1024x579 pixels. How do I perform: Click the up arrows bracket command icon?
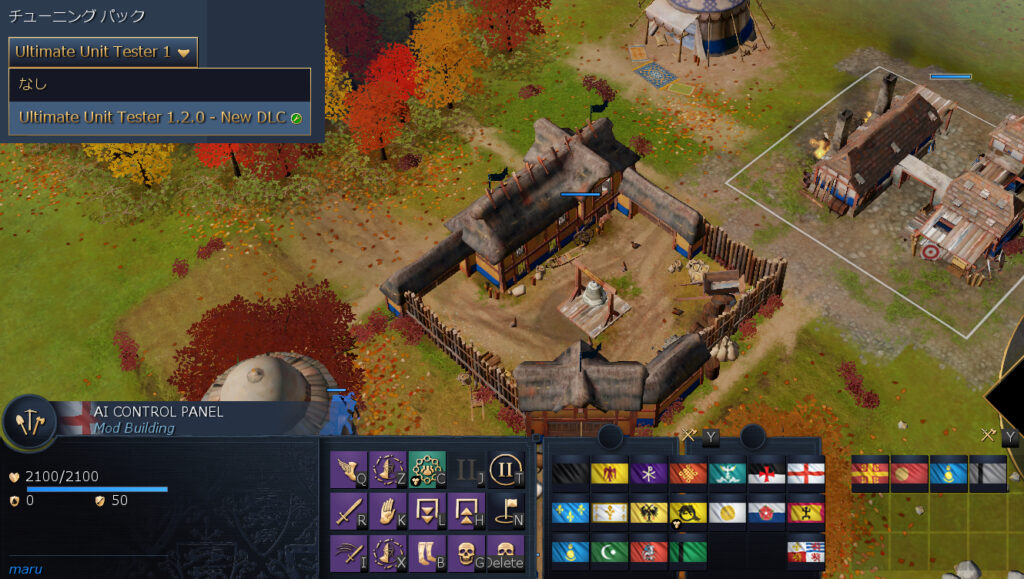coord(465,510)
